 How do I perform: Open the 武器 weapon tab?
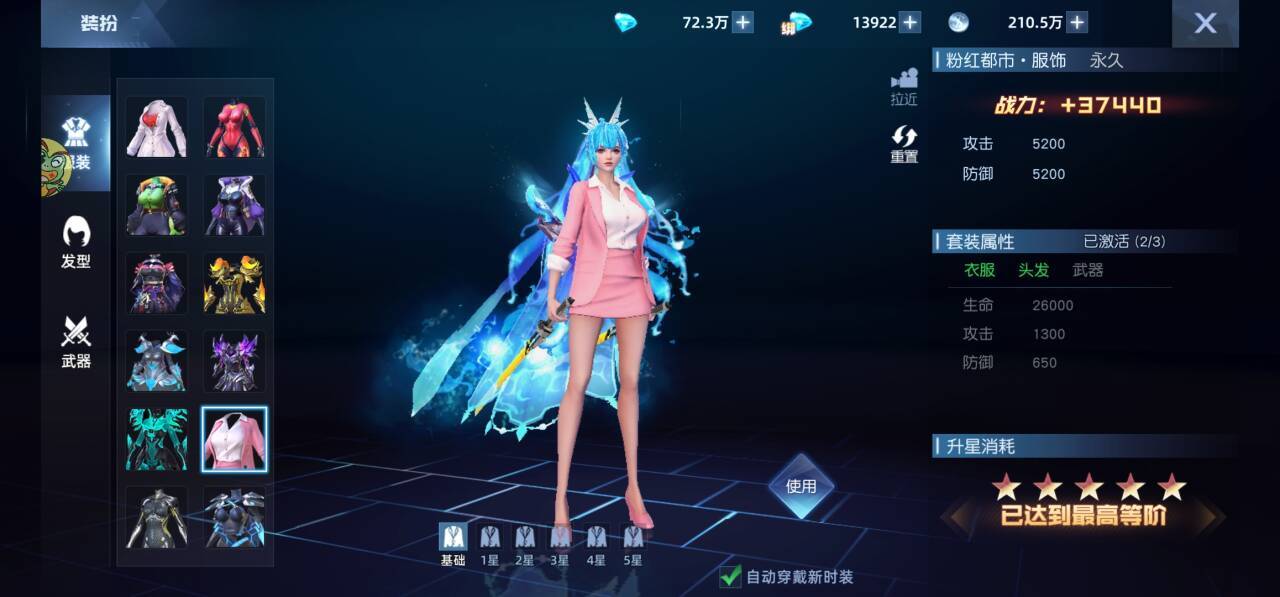tap(76, 342)
